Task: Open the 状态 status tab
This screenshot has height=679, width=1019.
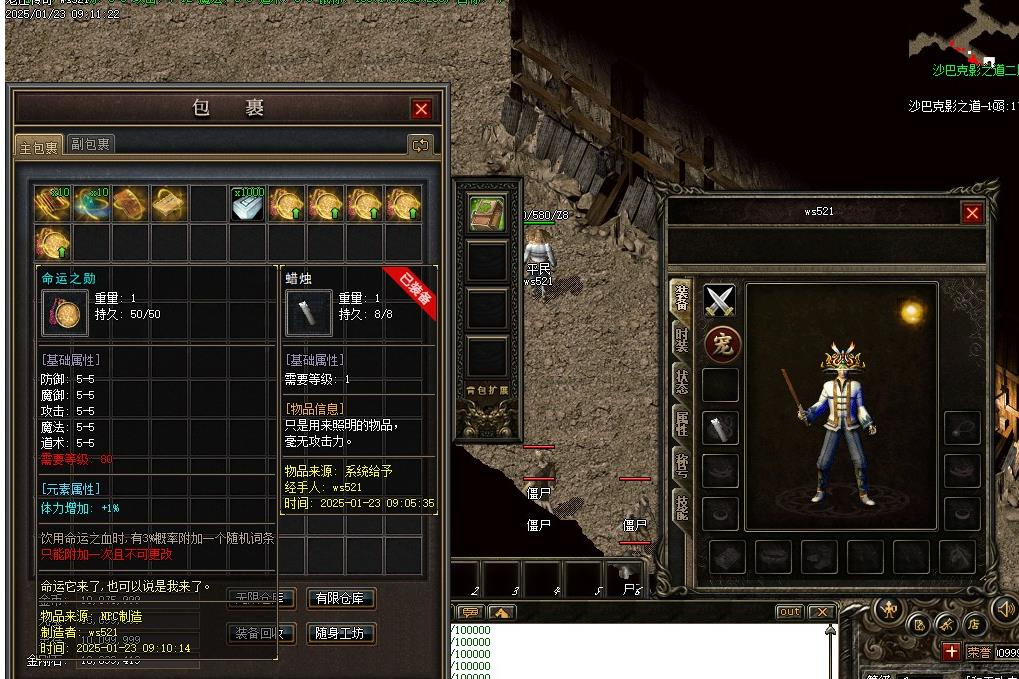Action: point(682,383)
